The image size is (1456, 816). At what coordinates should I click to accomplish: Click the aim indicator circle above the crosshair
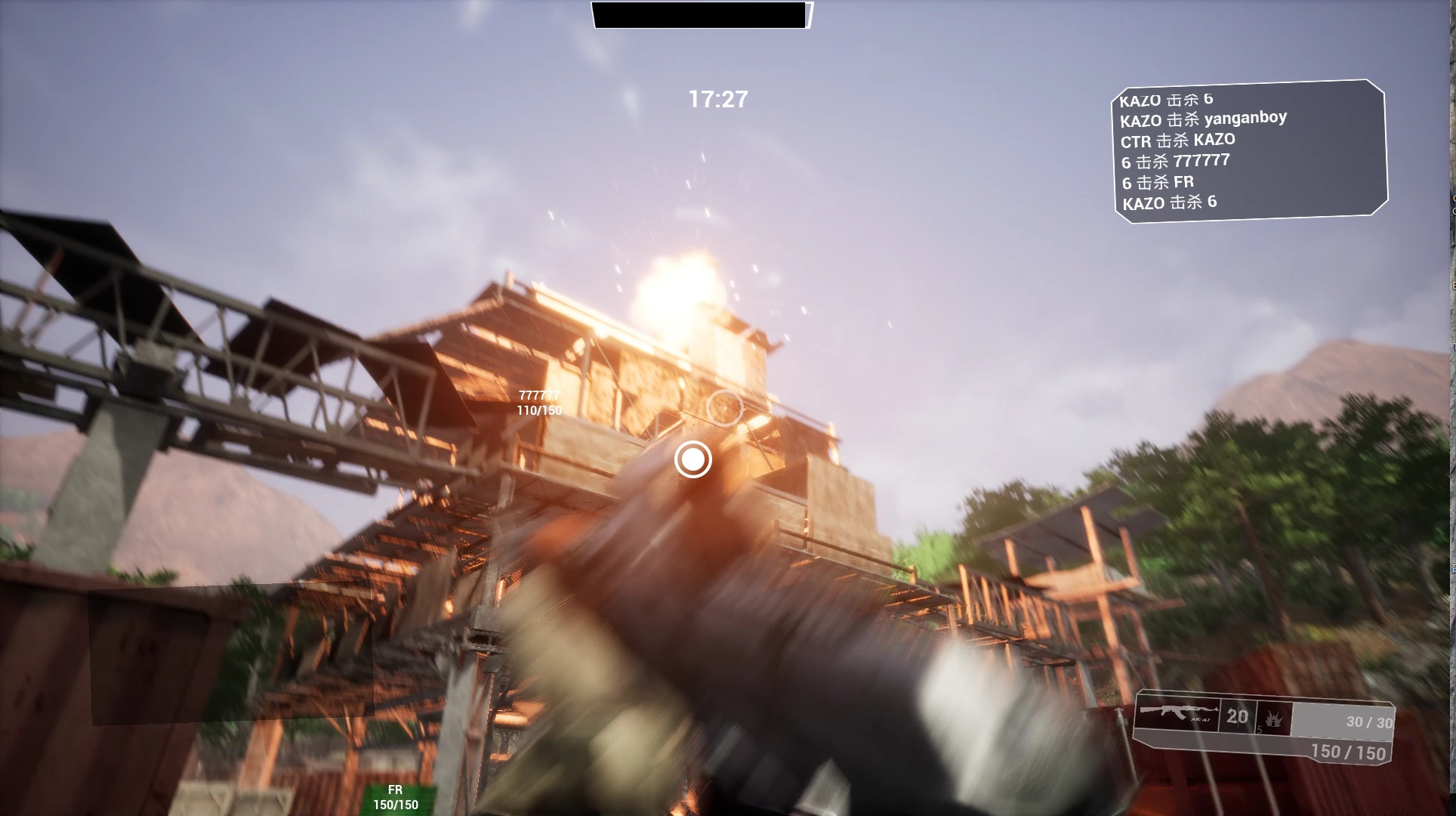tap(724, 406)
